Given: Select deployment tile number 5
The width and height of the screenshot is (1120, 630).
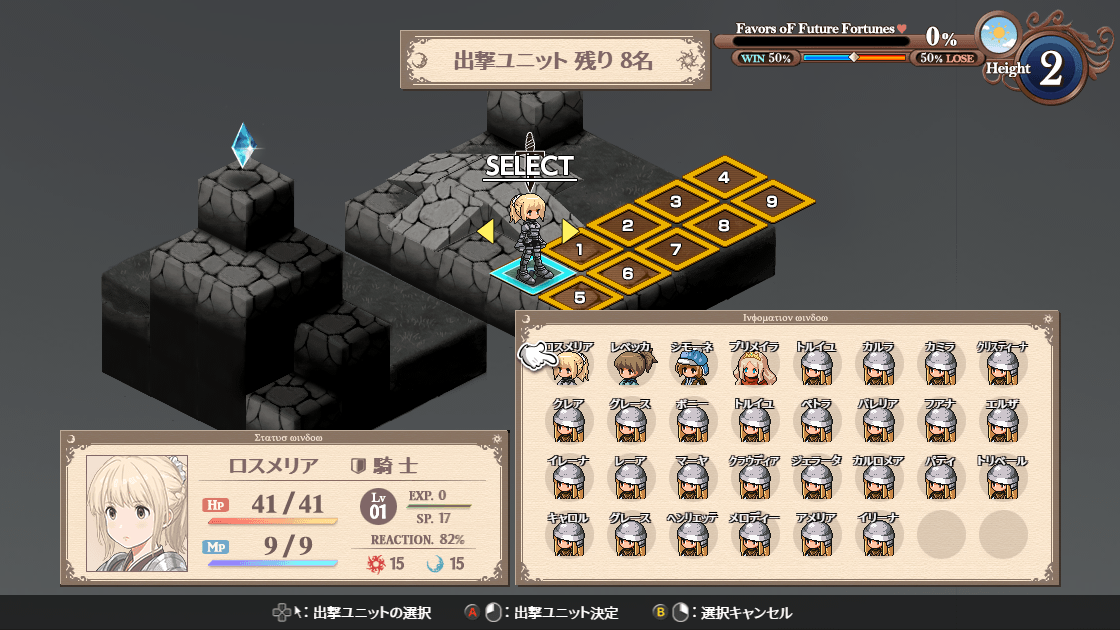Looking at the screenshot, I should coord(580,296).
